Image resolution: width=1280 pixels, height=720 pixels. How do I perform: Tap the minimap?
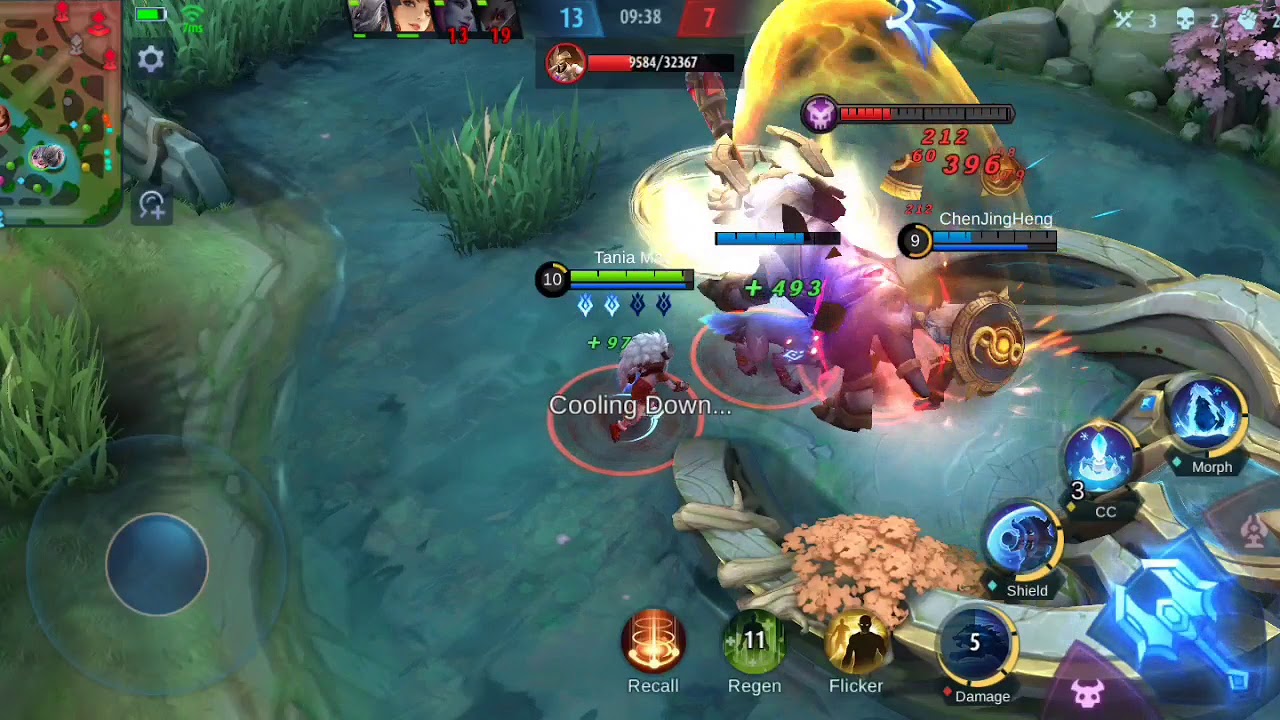tap(59, 112)
